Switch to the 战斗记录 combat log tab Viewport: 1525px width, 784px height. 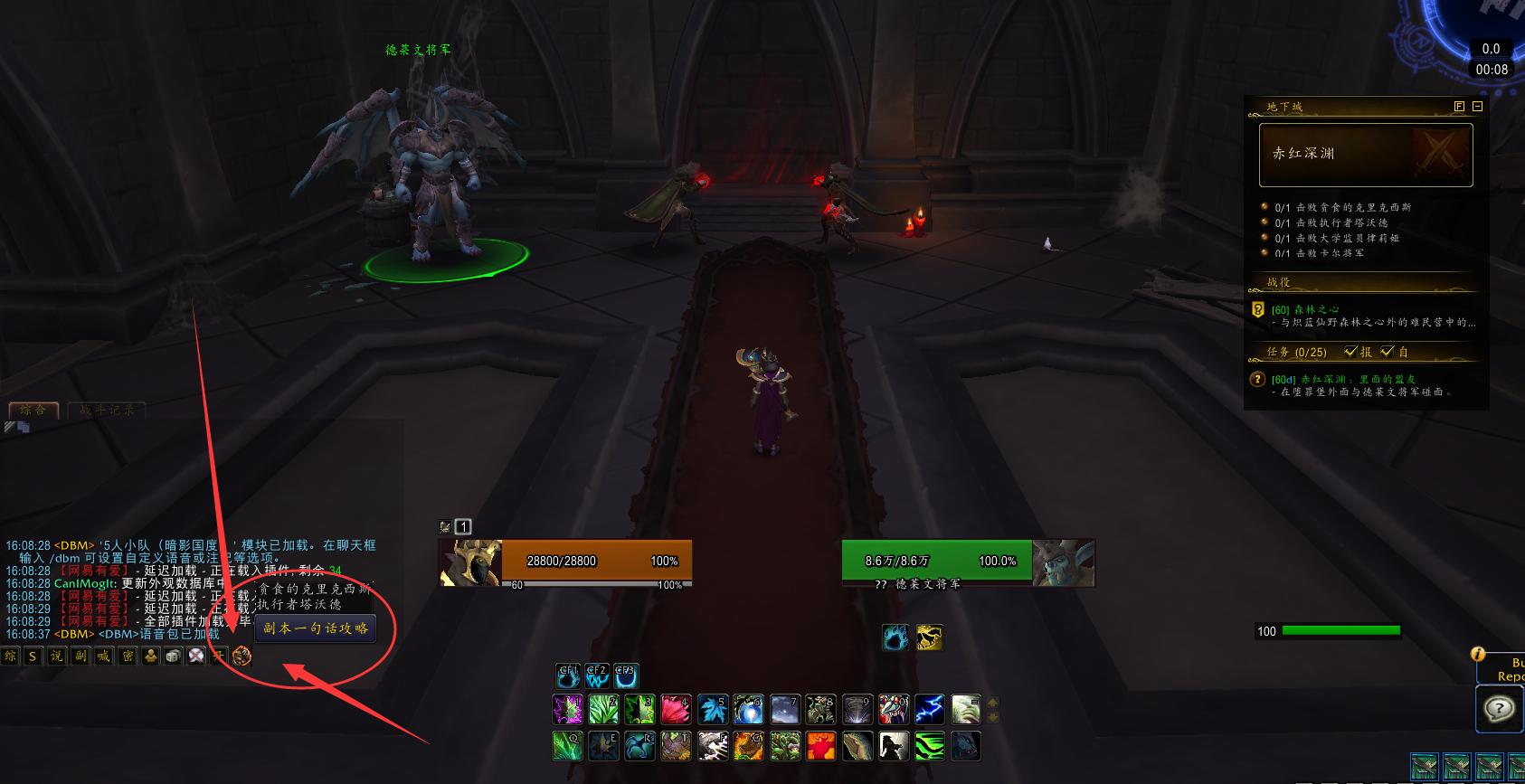pos(107,411)
